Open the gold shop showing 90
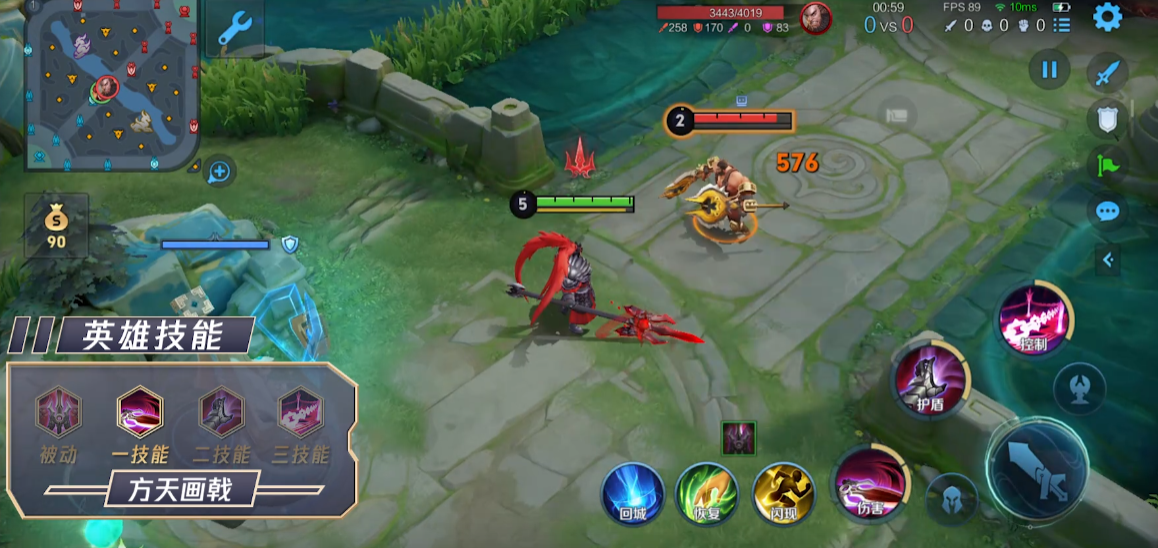 click(x=56, y=226)
